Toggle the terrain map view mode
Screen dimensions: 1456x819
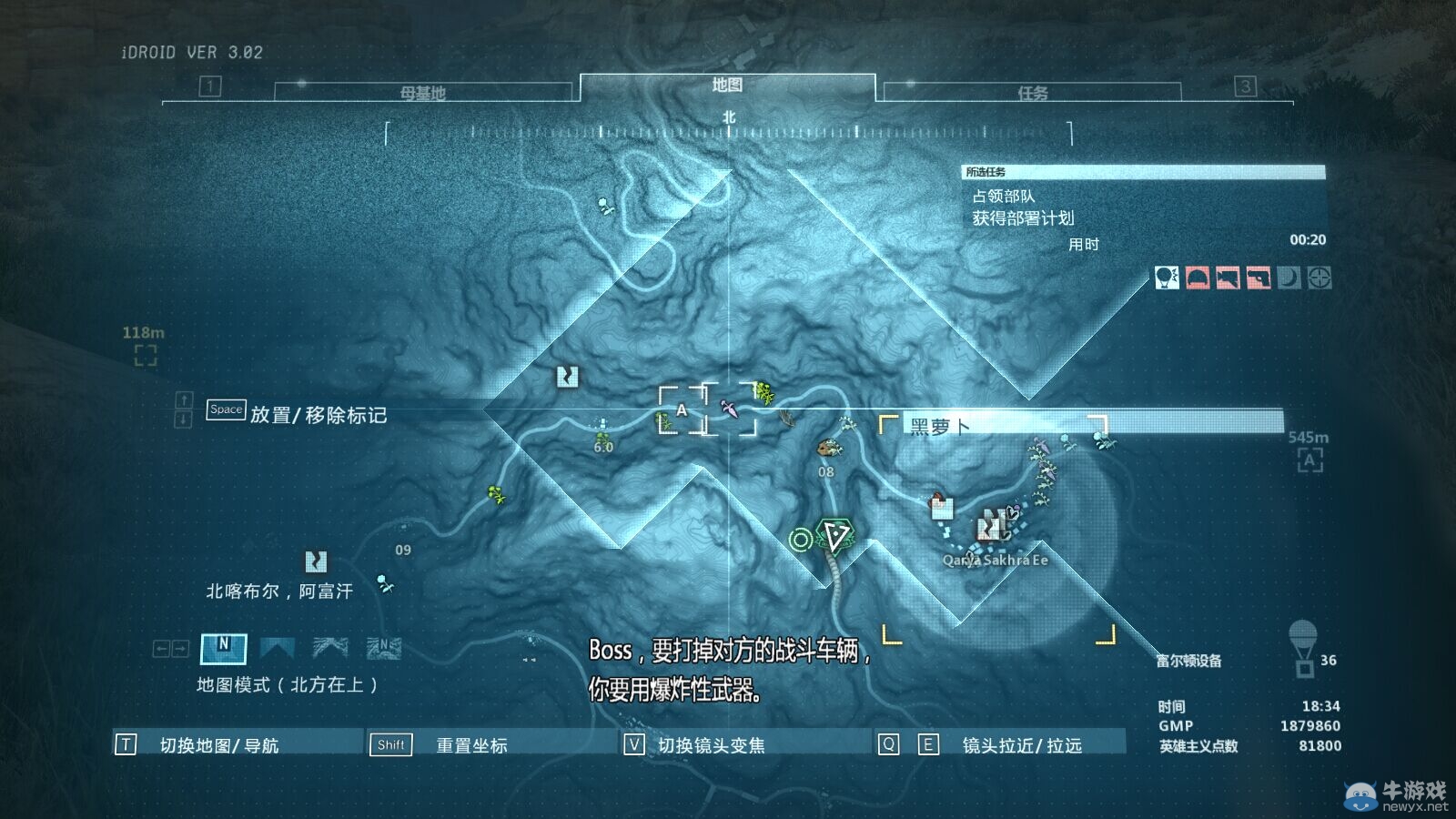329,648
